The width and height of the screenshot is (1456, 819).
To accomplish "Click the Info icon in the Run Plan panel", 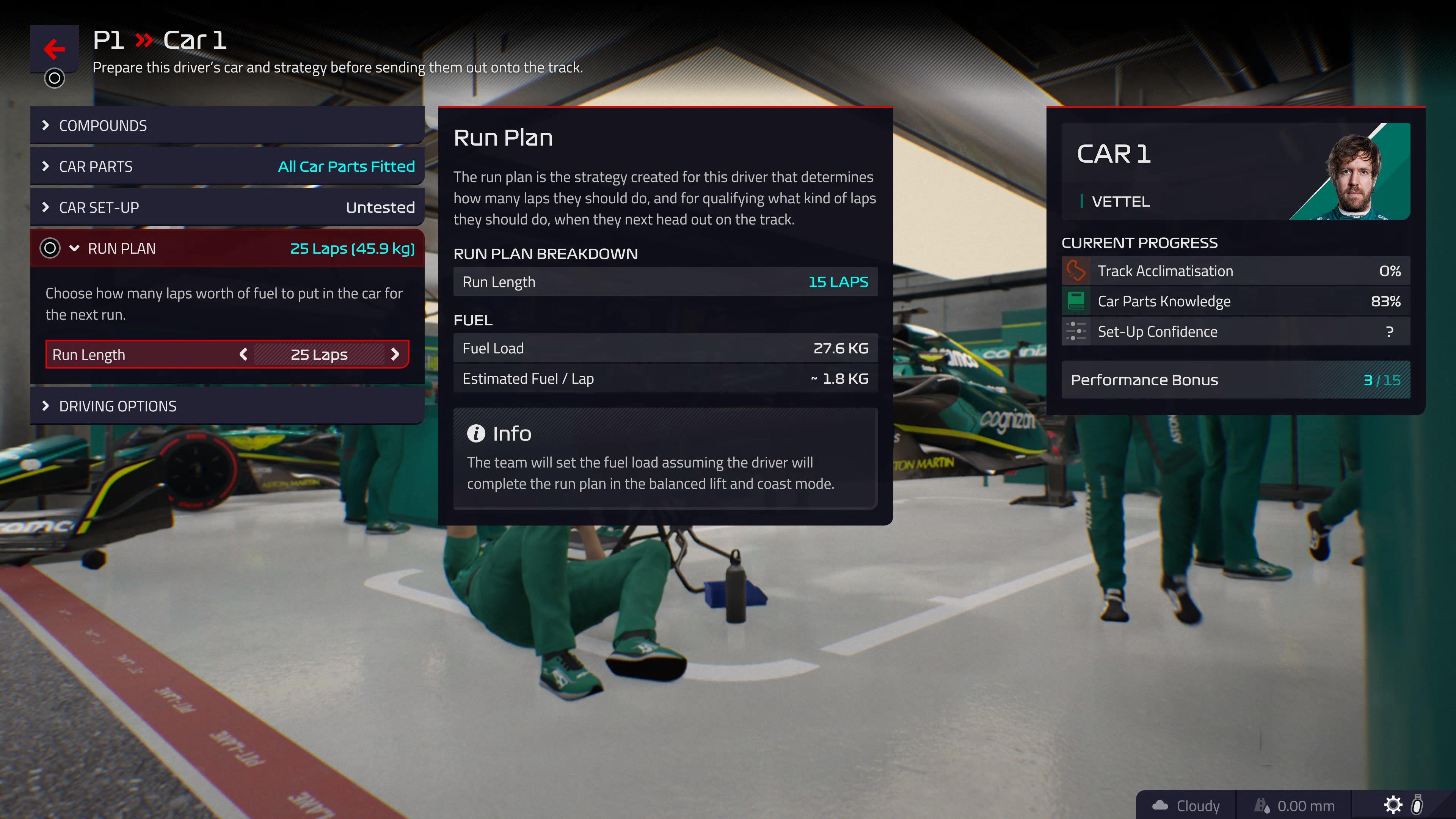I will pyautogui.click(x=477, y=433).
